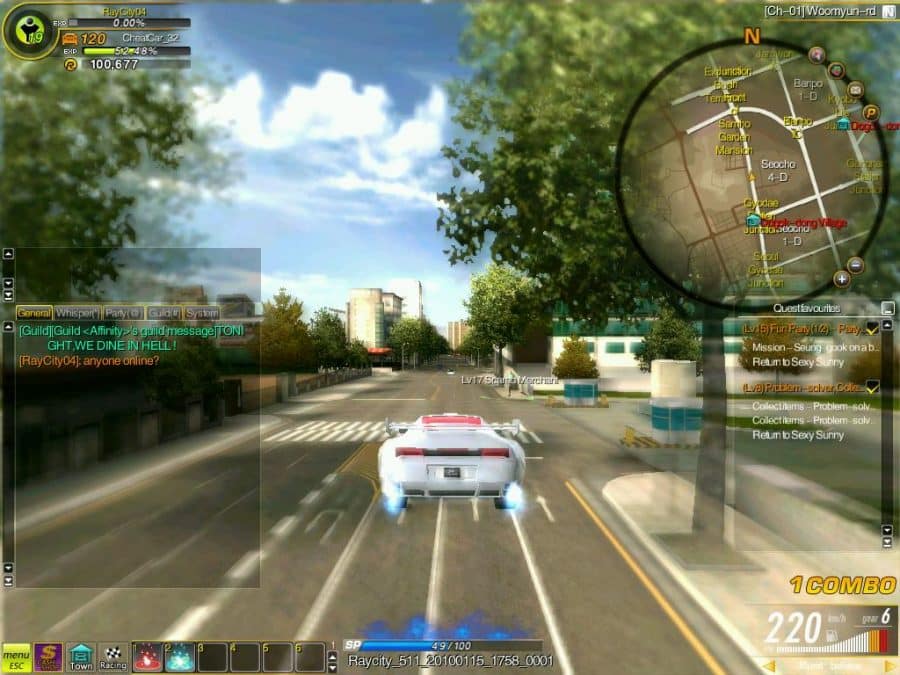Click the orange P icon on the minimap
This screenshot has width=900, height=675.
click(870, 113)
